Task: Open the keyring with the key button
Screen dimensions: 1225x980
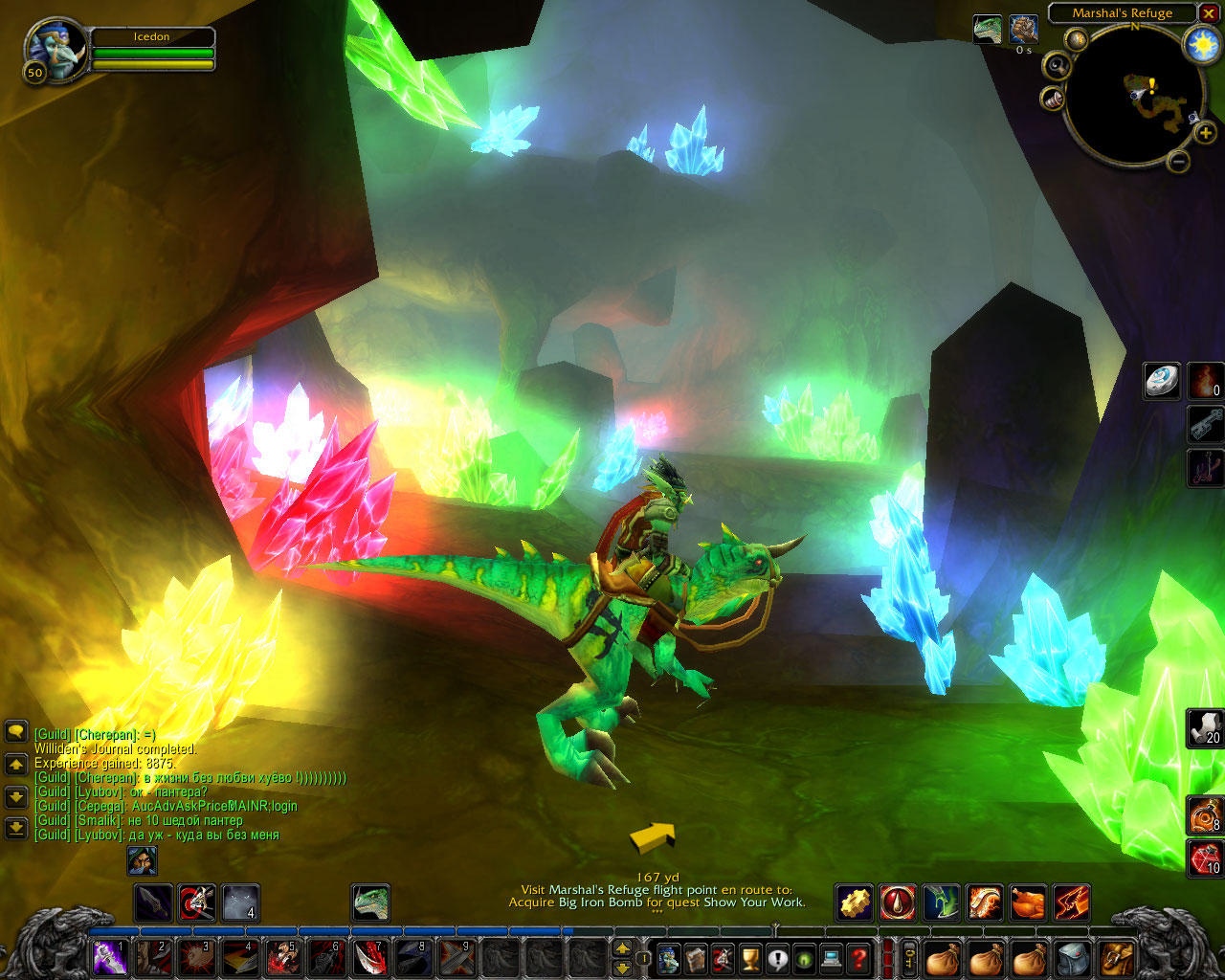Action: point(908,957)
